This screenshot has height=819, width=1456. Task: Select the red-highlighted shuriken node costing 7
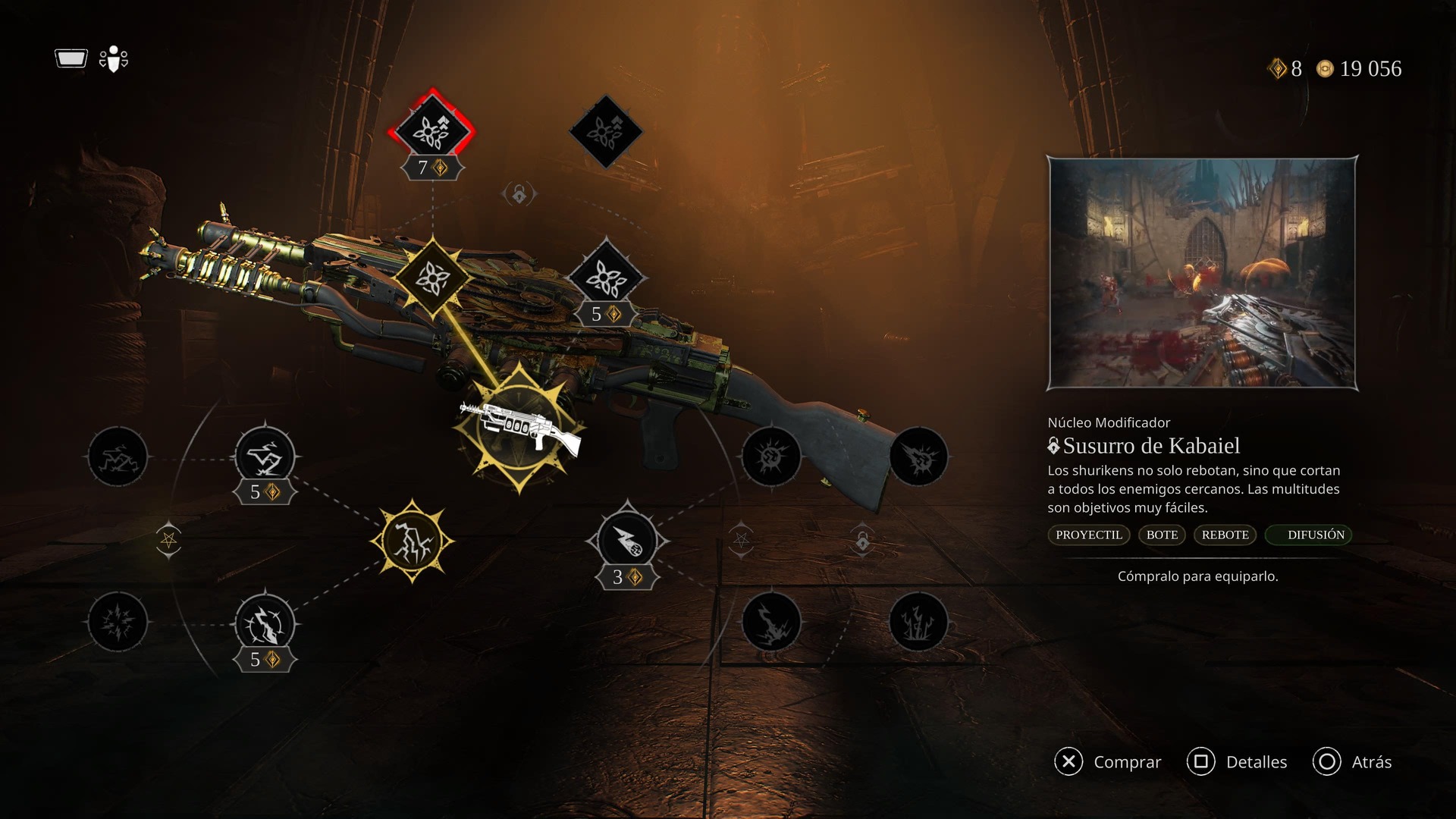tap(431, 131)
